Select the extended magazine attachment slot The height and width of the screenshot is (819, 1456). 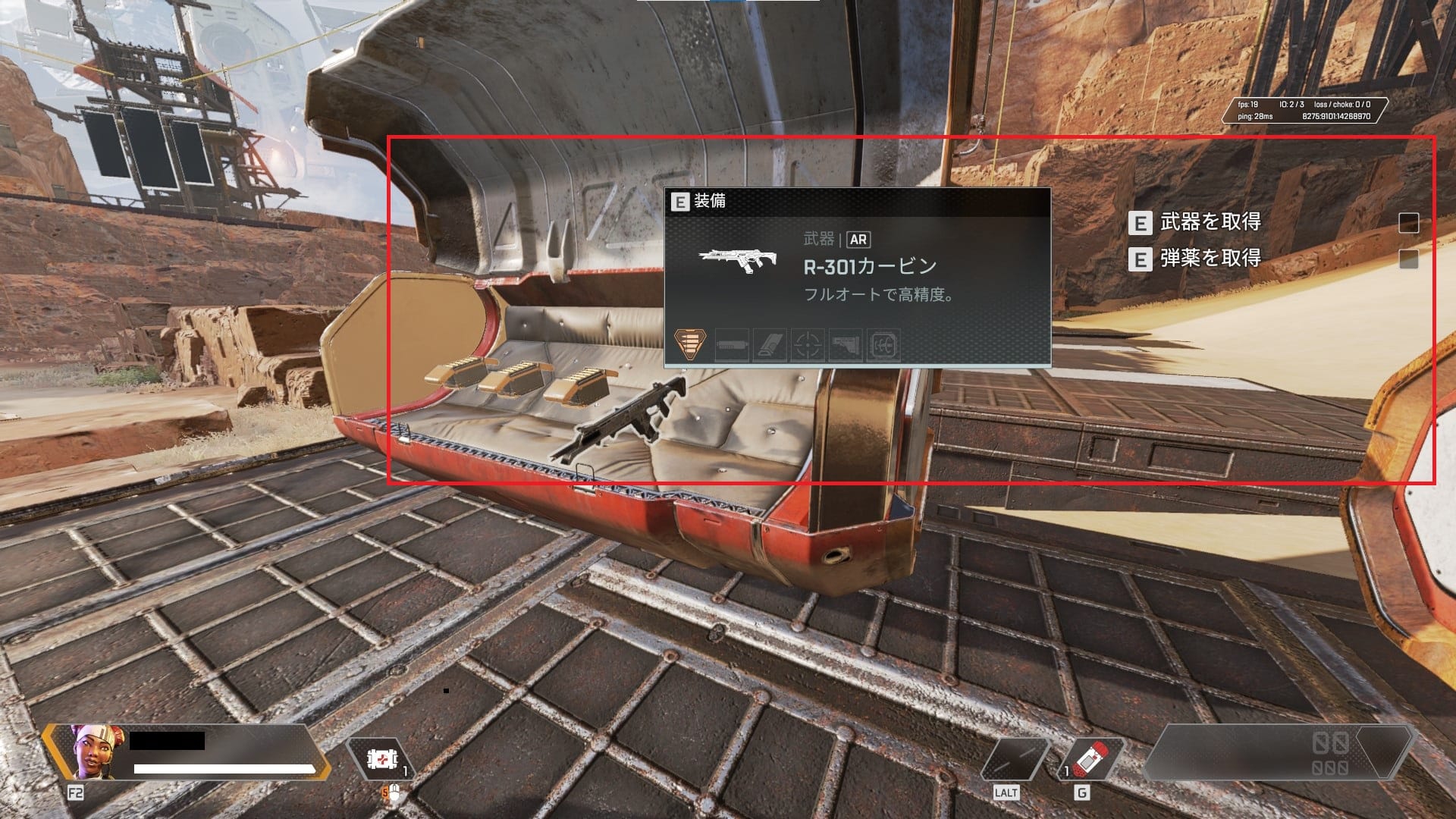(769, 345)
